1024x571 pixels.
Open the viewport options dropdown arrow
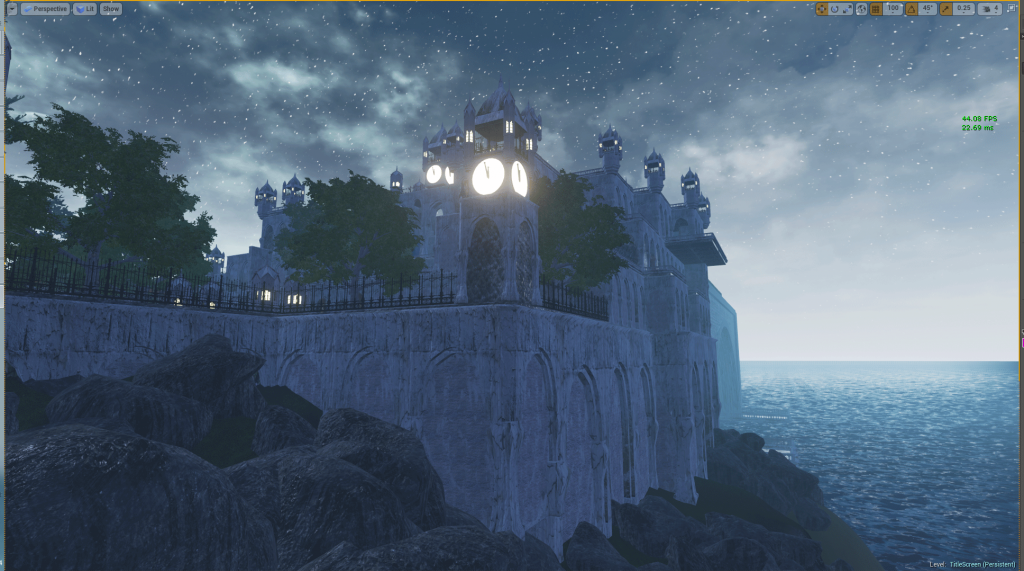10,9
